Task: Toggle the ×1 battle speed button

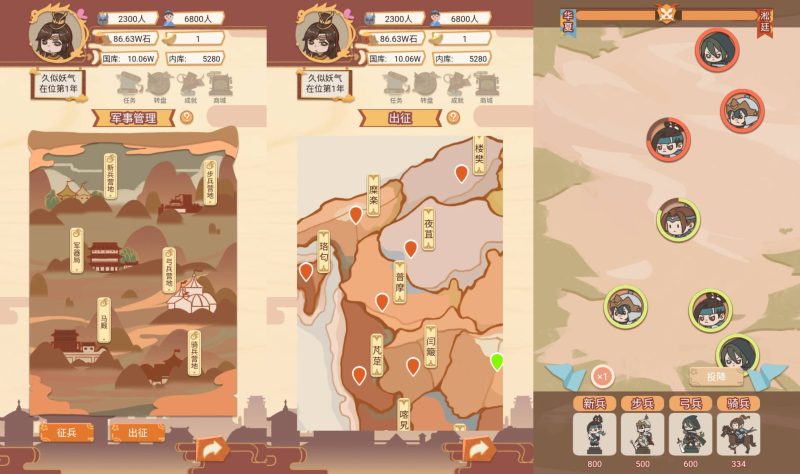Action: (601, 377)
